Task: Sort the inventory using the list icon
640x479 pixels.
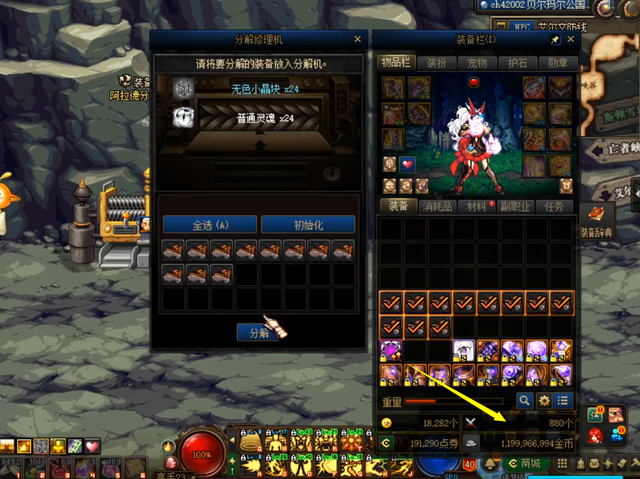Action: (564, 400)
